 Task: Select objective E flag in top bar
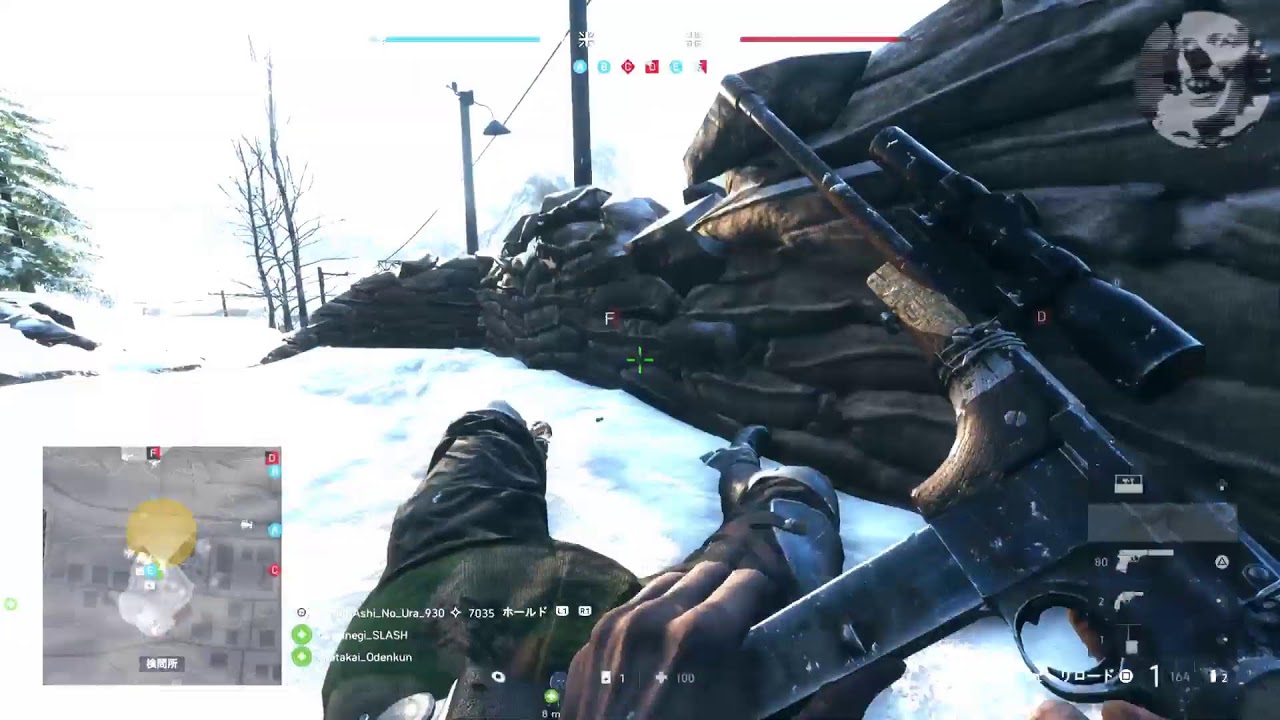[x=676, y=67]
